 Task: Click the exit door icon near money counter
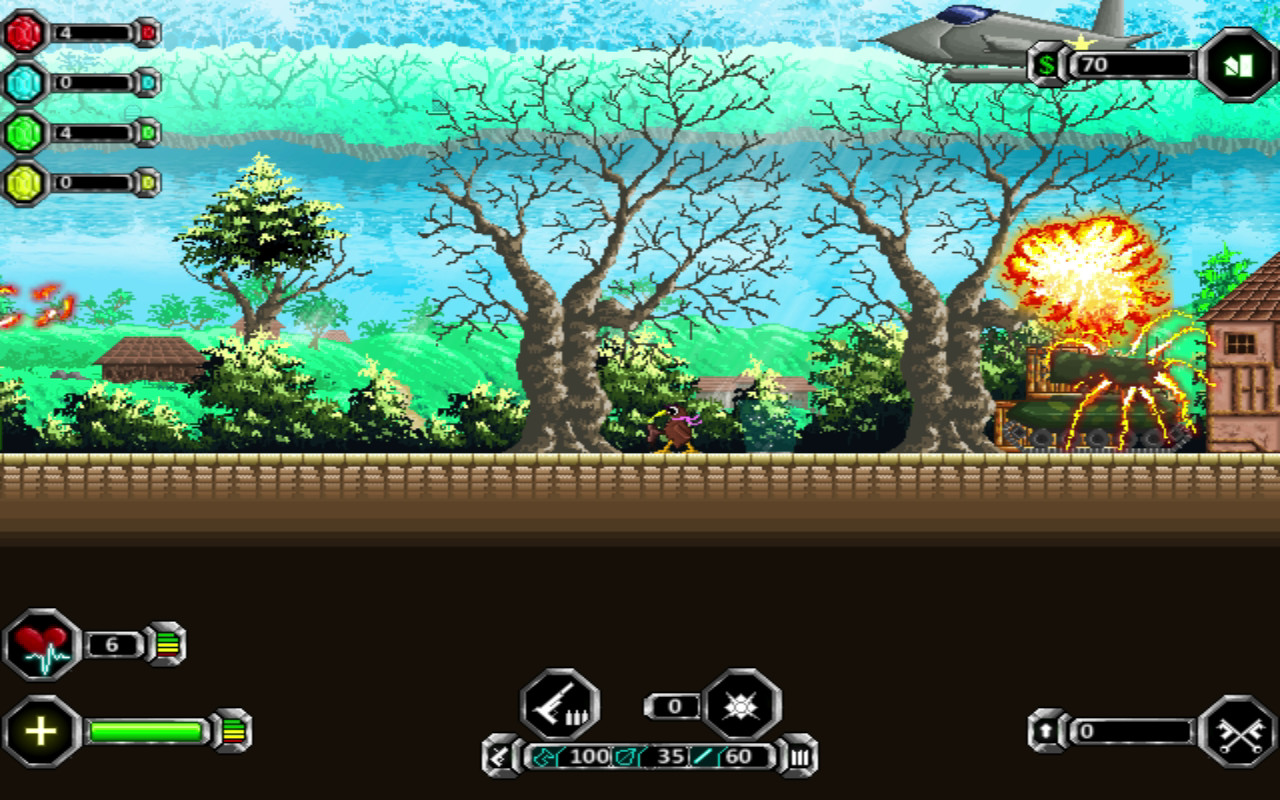[1238, 62]
